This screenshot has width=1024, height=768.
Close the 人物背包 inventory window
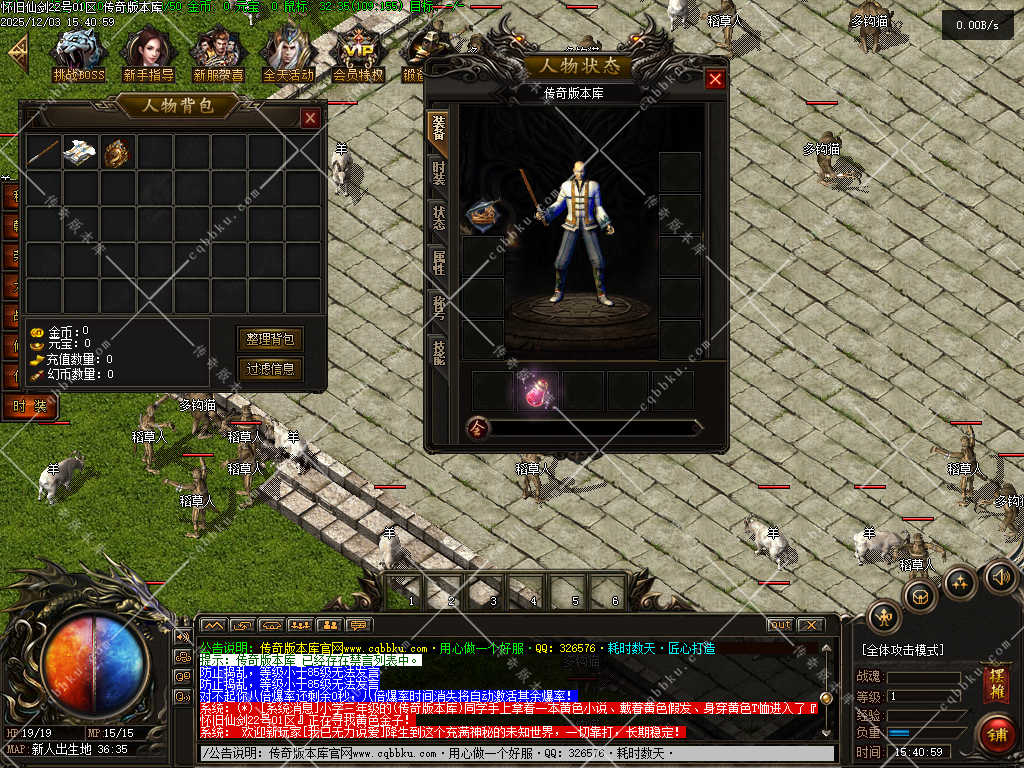pos(310,118)
